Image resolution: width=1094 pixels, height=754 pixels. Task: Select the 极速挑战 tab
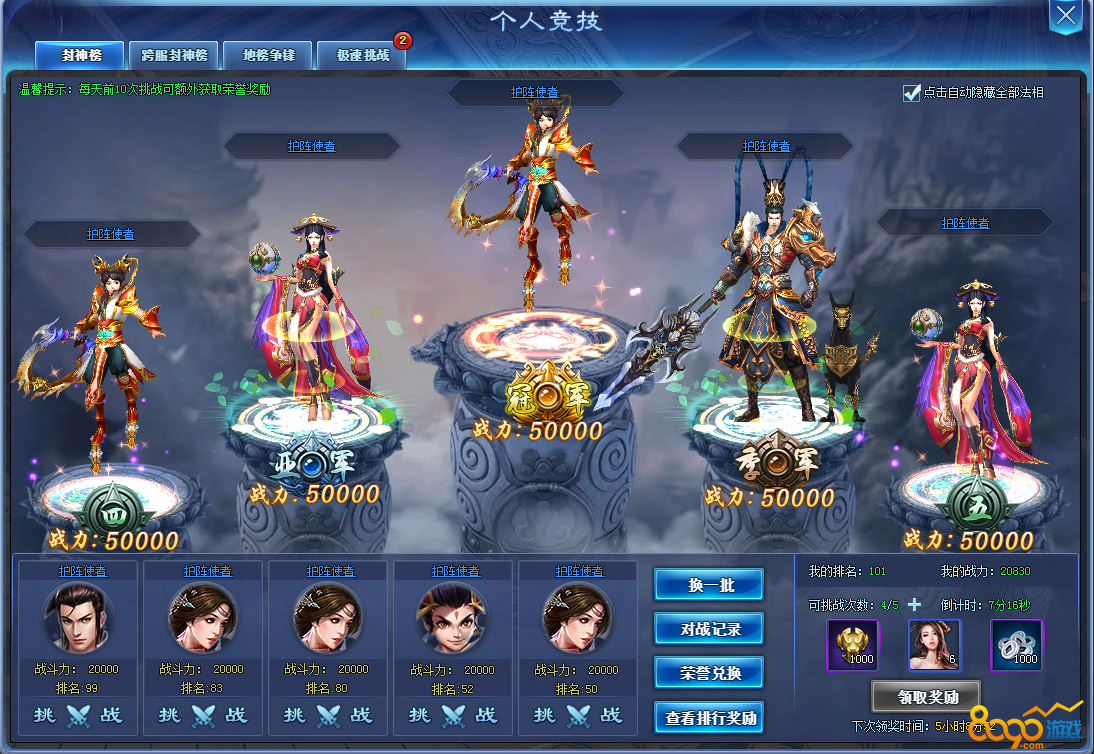[362, 55]
